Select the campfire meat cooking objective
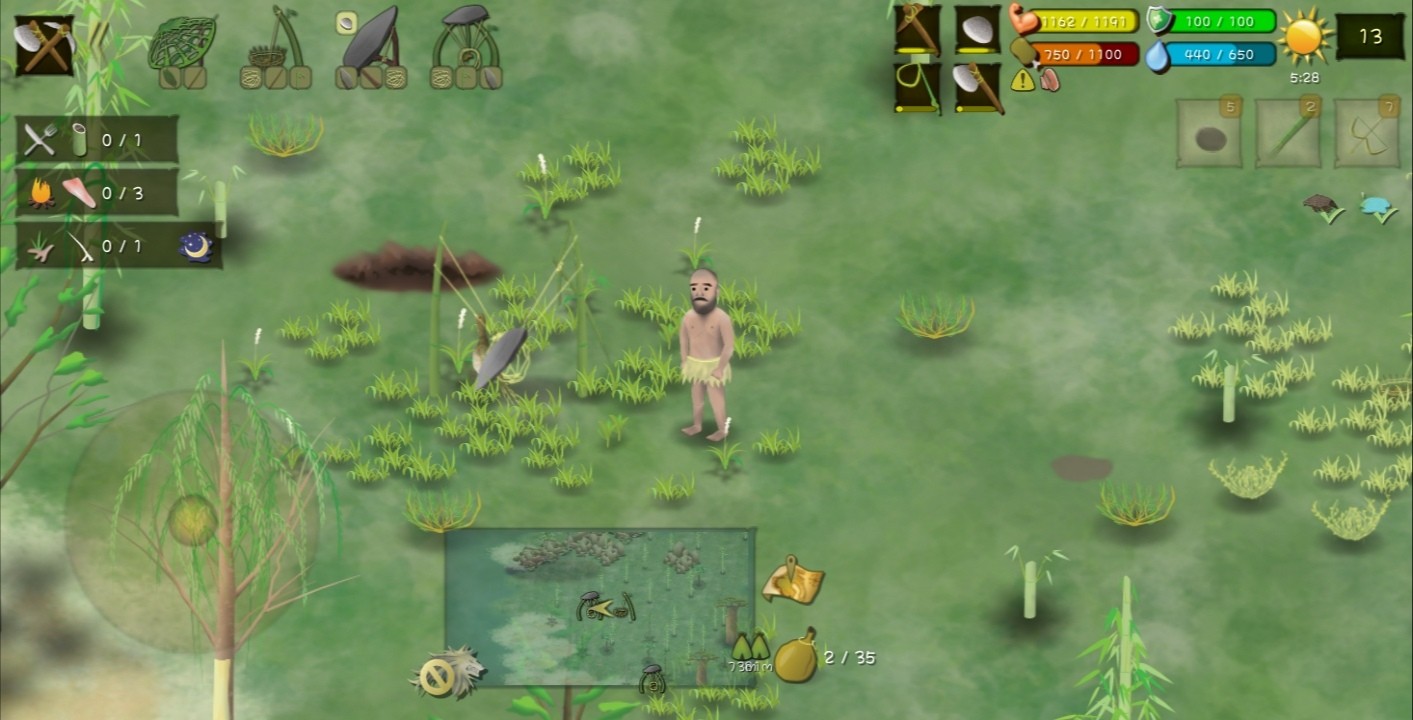Viewport: 1413px width, 720px height. coord(97,193)
